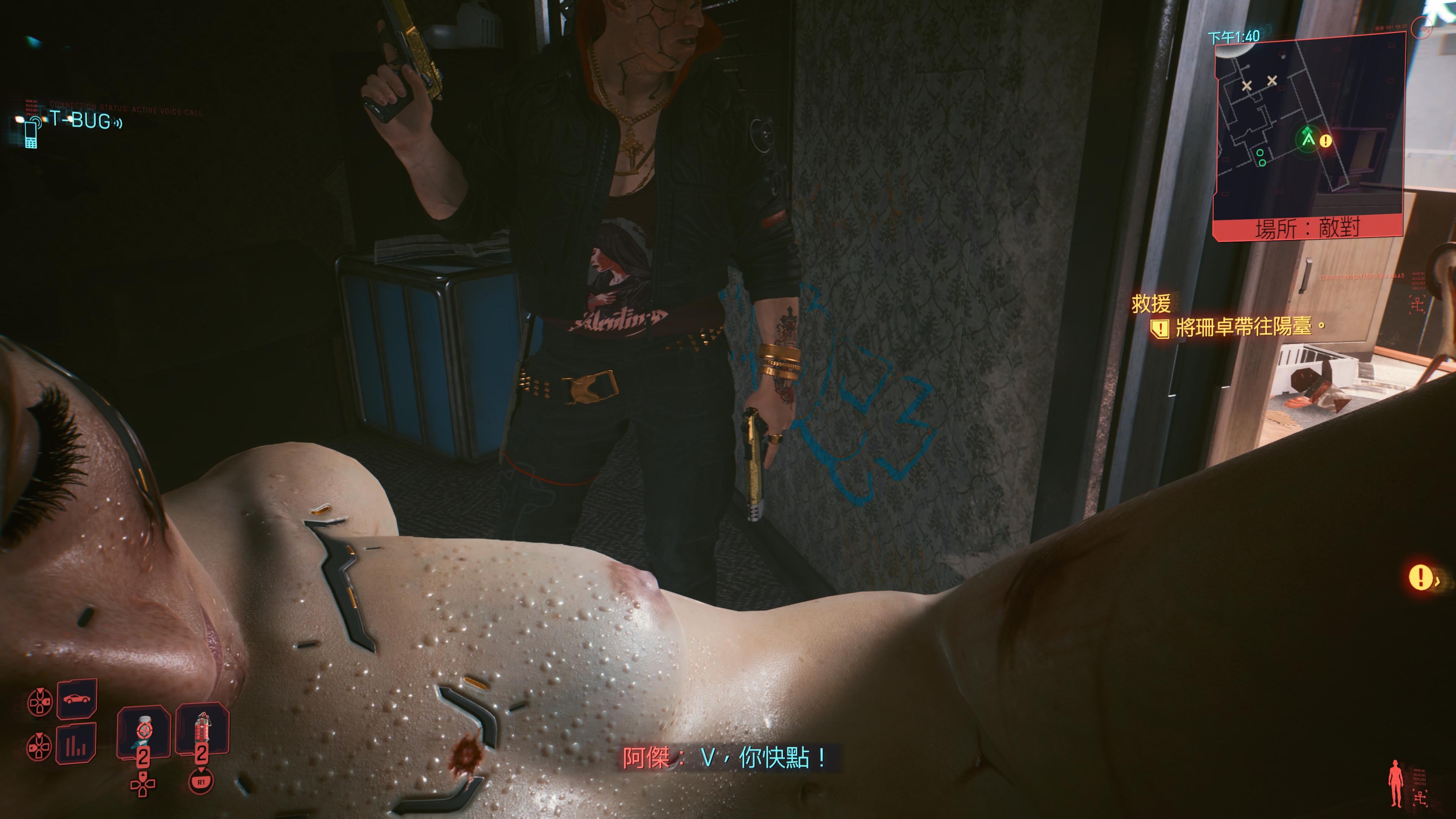Image resolution: width=1456 pixels, height=819 pixels.
Task: Click the 場所:敵對 area status banner
Action: pyautogui.click(x=1307, y=228)
